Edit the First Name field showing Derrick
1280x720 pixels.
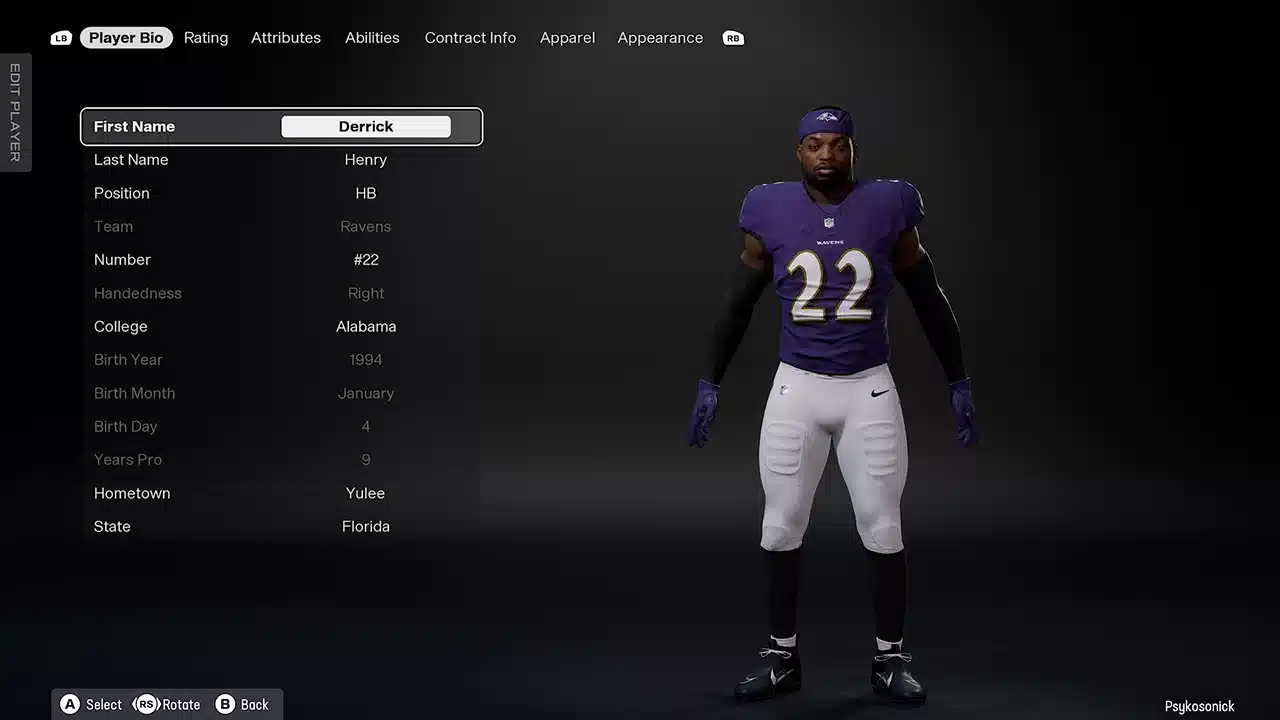pos(366,127)
